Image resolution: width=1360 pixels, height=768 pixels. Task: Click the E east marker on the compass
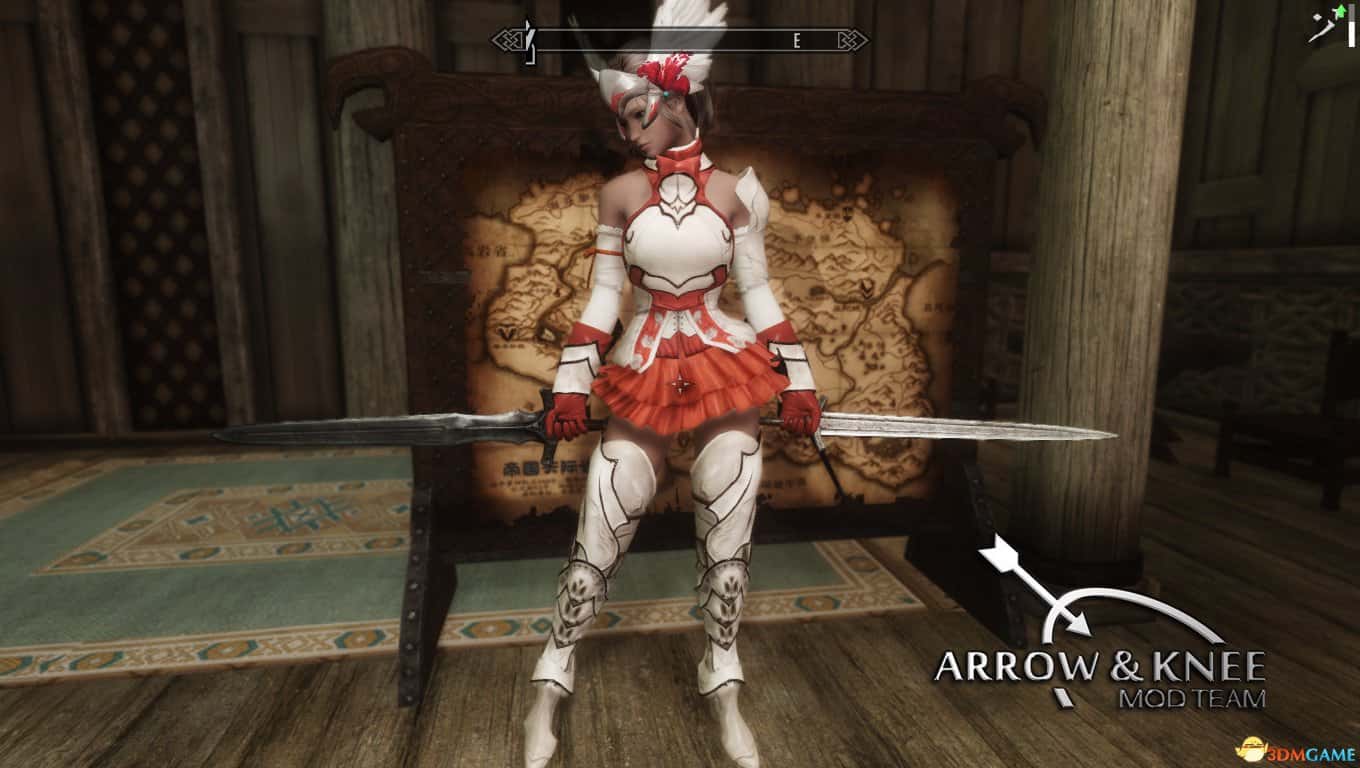tap(795, 41)
